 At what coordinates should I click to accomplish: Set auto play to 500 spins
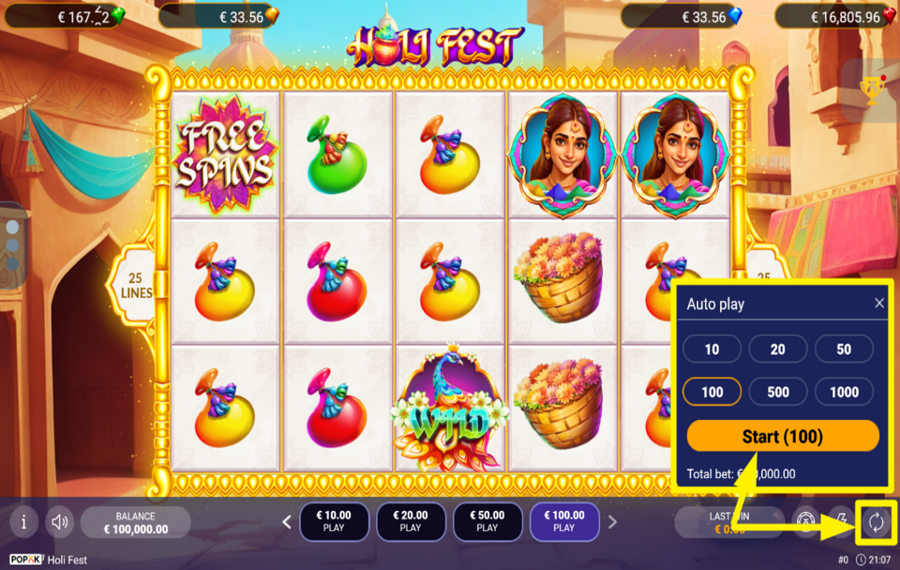tap(777, 392)
